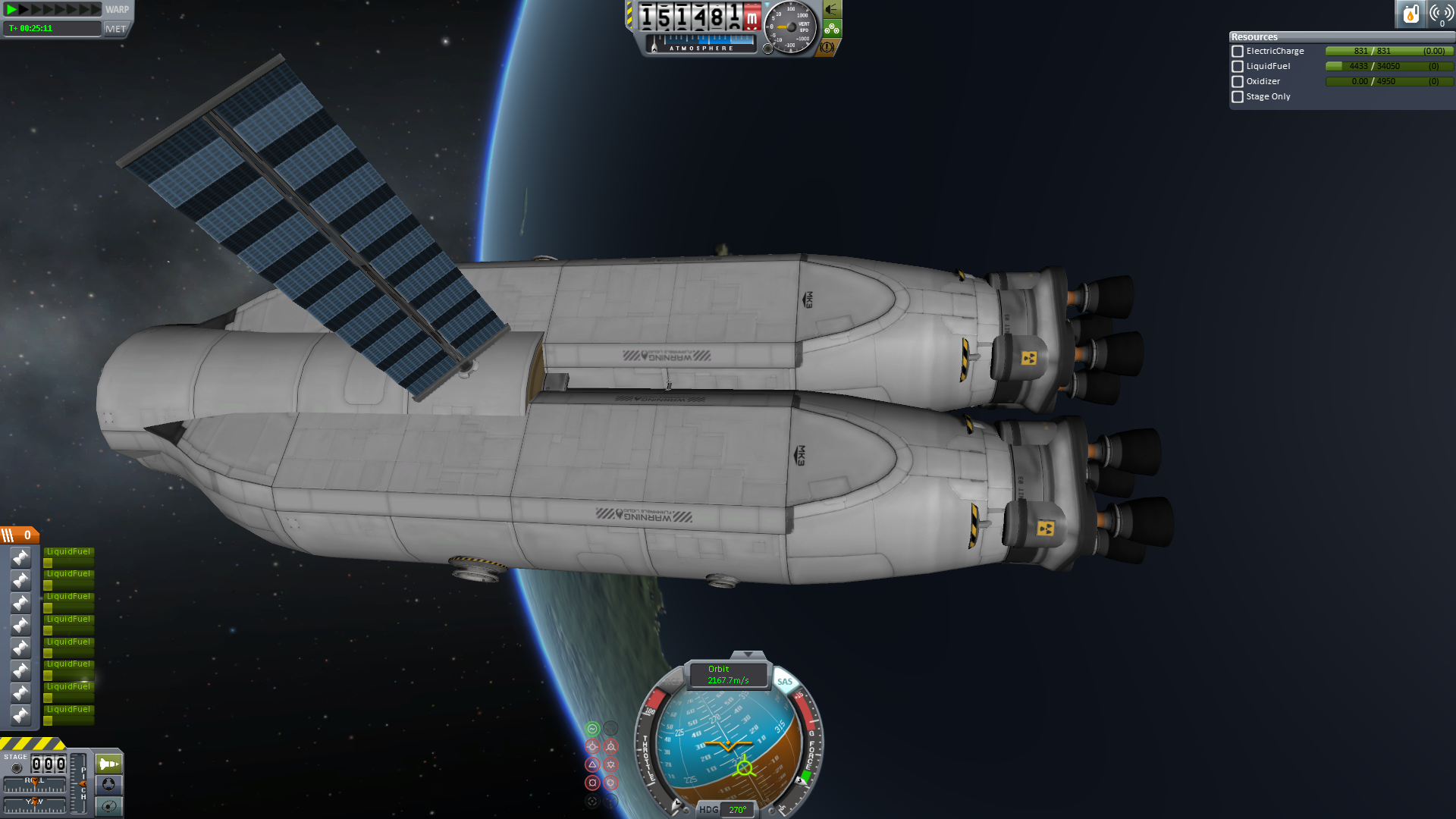Set time warp to the green play arrow
1456x819 pixels.
pos(11,9)
